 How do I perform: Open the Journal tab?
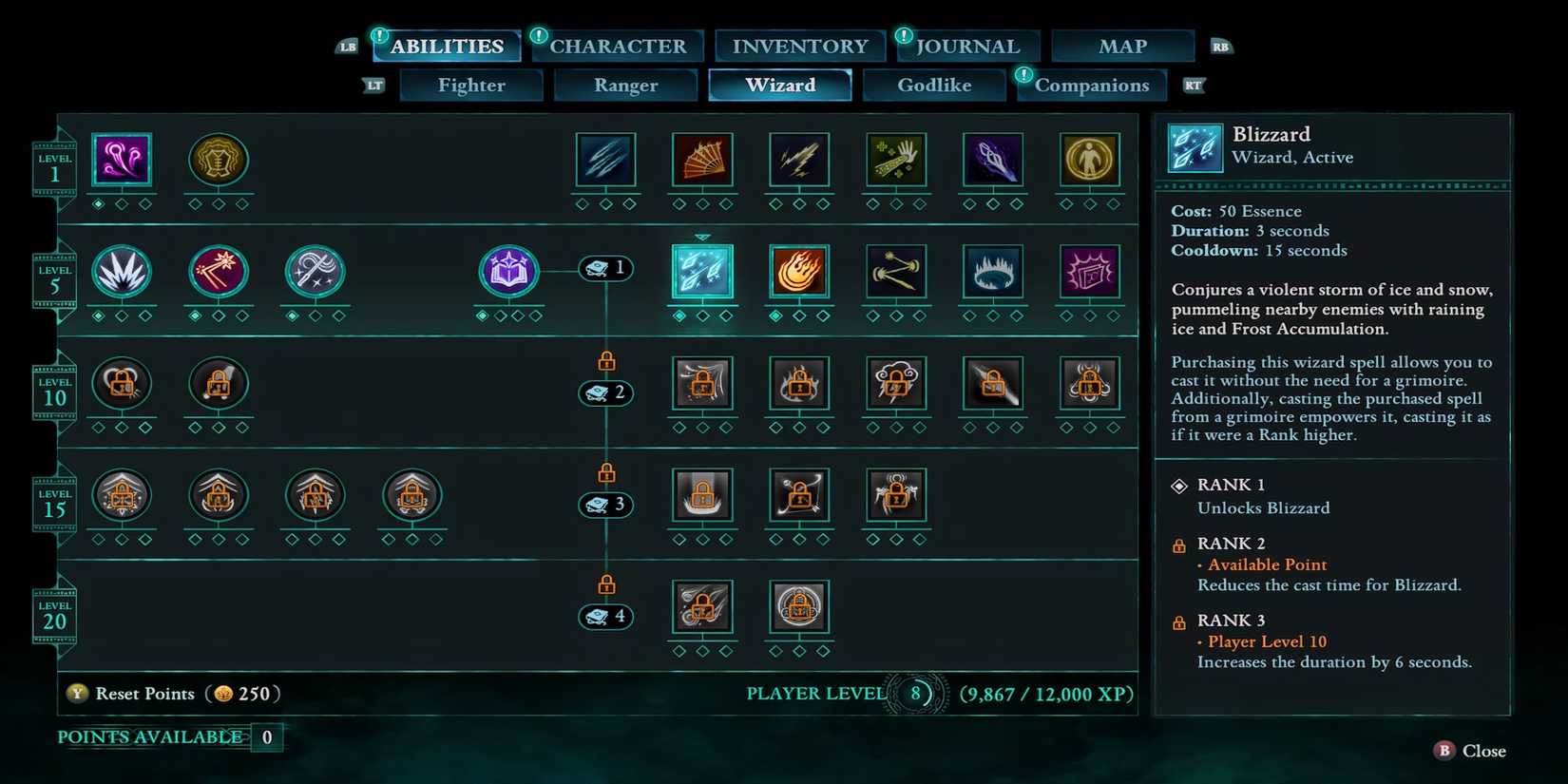(x=966, y=45)
